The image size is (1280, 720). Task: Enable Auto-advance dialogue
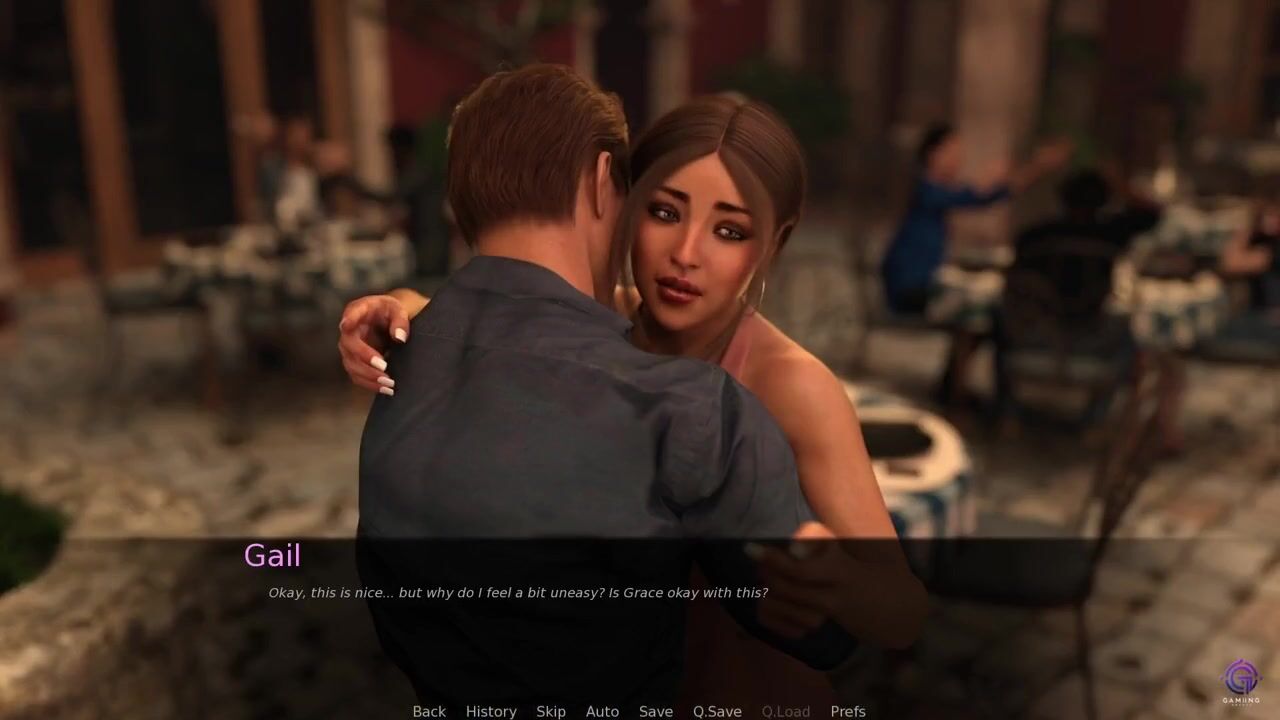(602, 711)
